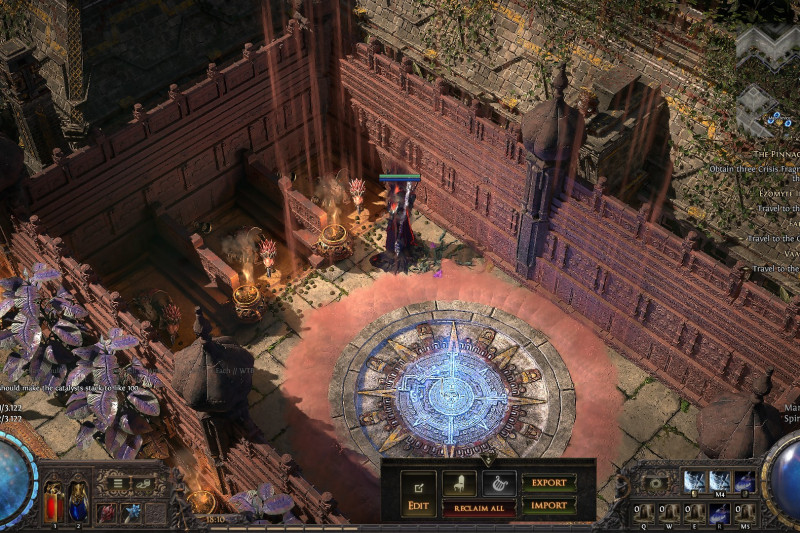Viewport: 800px width, 533px height.
Task: Activate the M4 skill icon
Action: (720, 482)
